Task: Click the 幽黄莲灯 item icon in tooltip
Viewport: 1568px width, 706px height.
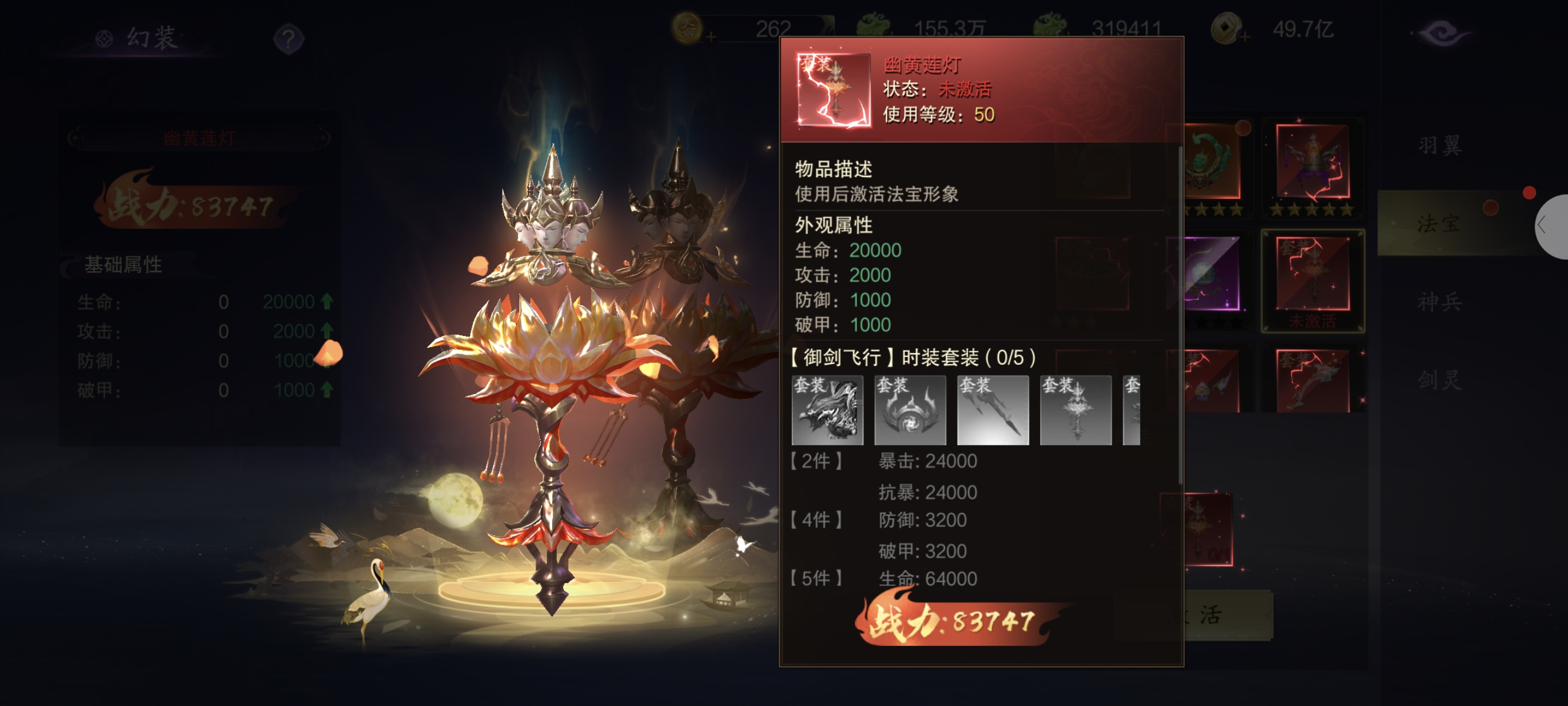Action: click(834, 90)
